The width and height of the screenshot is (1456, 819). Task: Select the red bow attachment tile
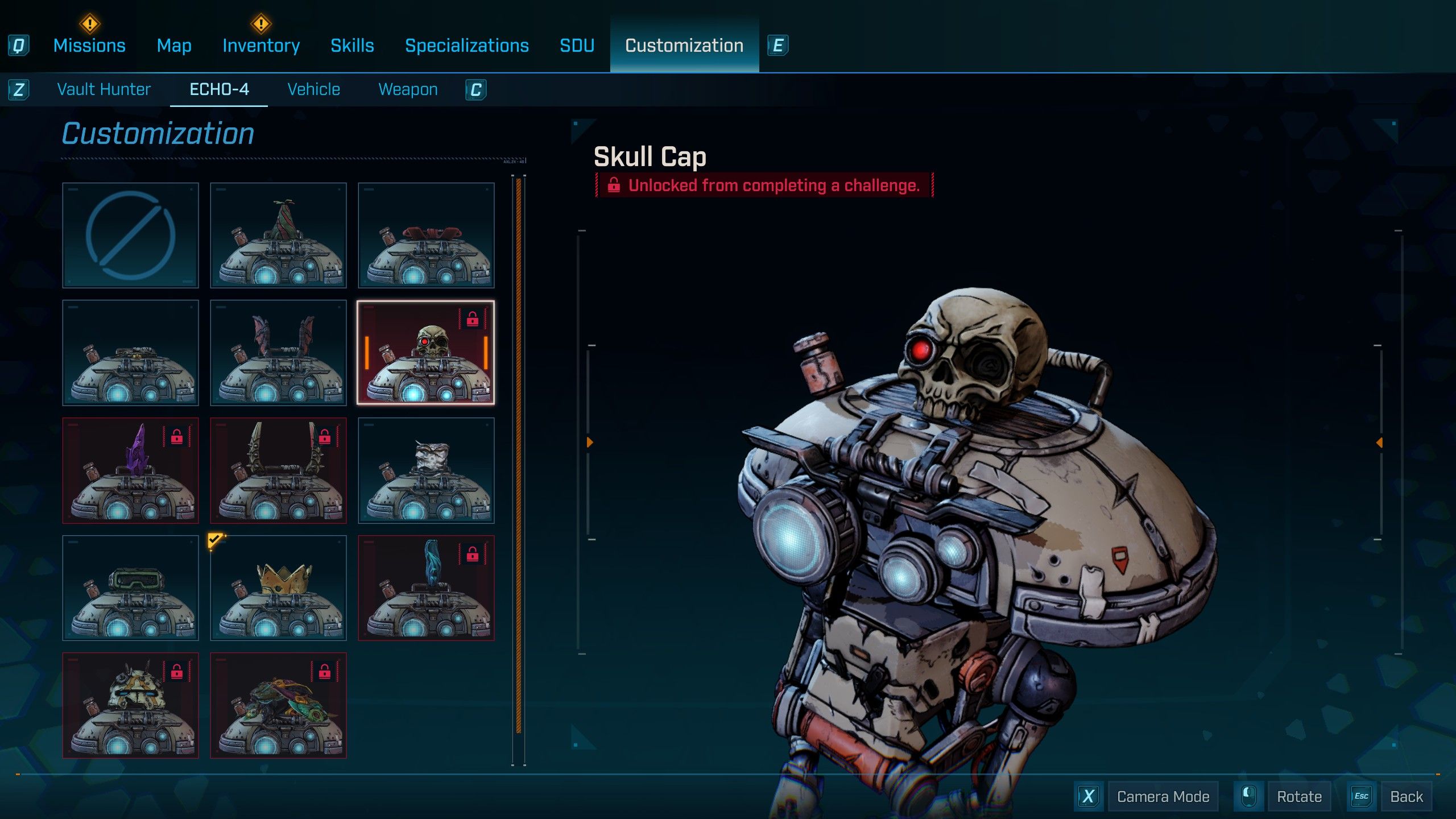click(x=426, y=235)
